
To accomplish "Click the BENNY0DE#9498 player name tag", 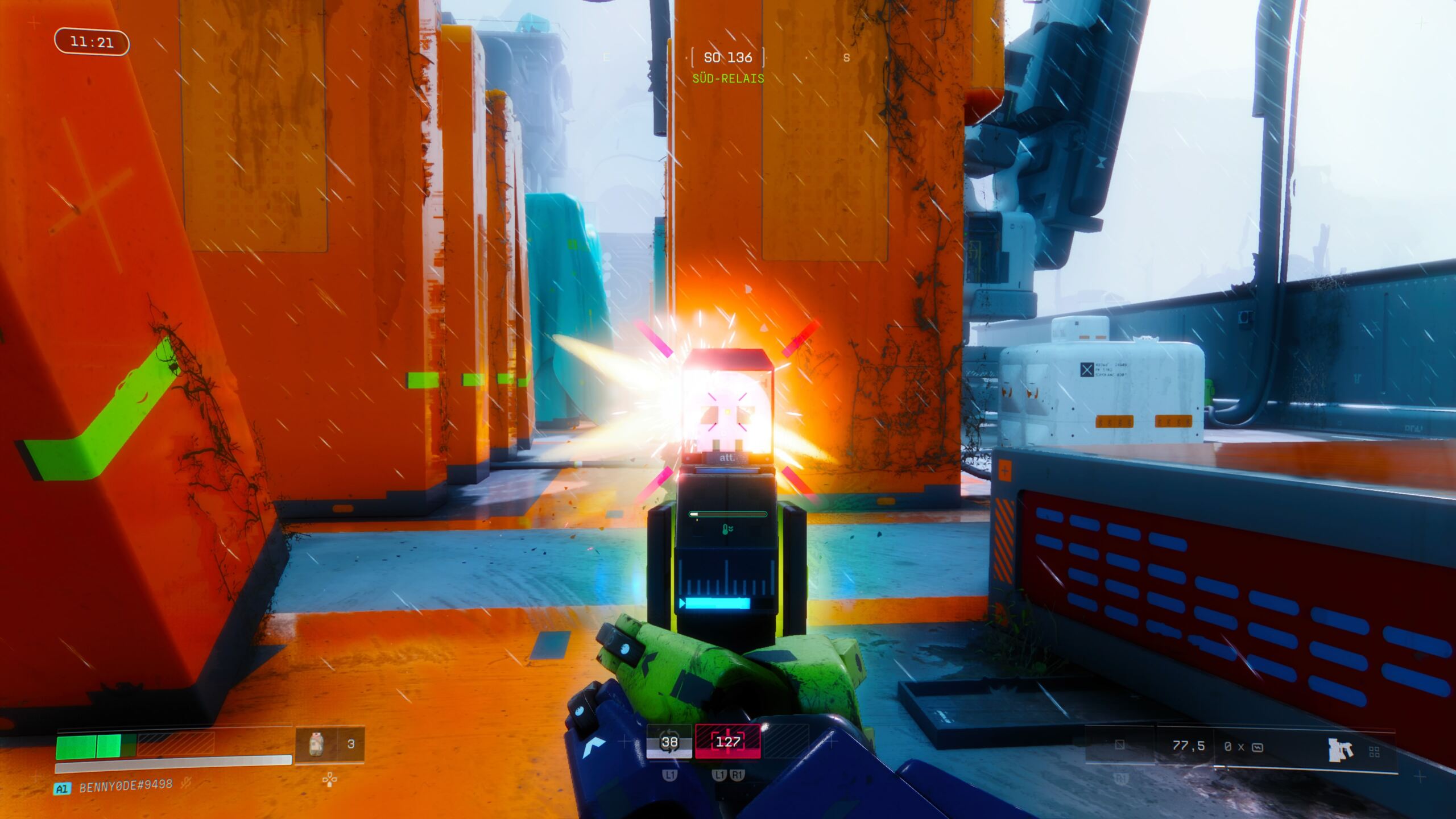I will [126, 786].
